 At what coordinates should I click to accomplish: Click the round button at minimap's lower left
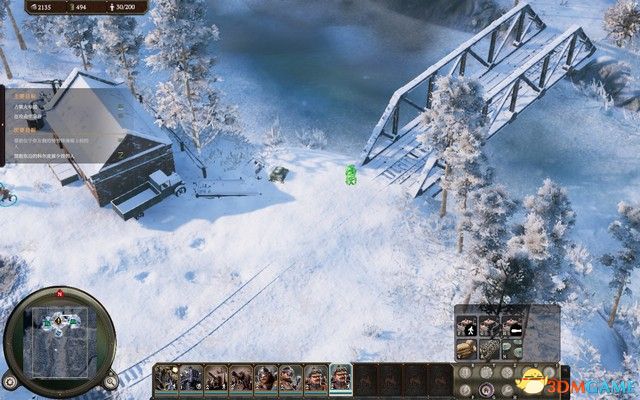pos(10,380)
